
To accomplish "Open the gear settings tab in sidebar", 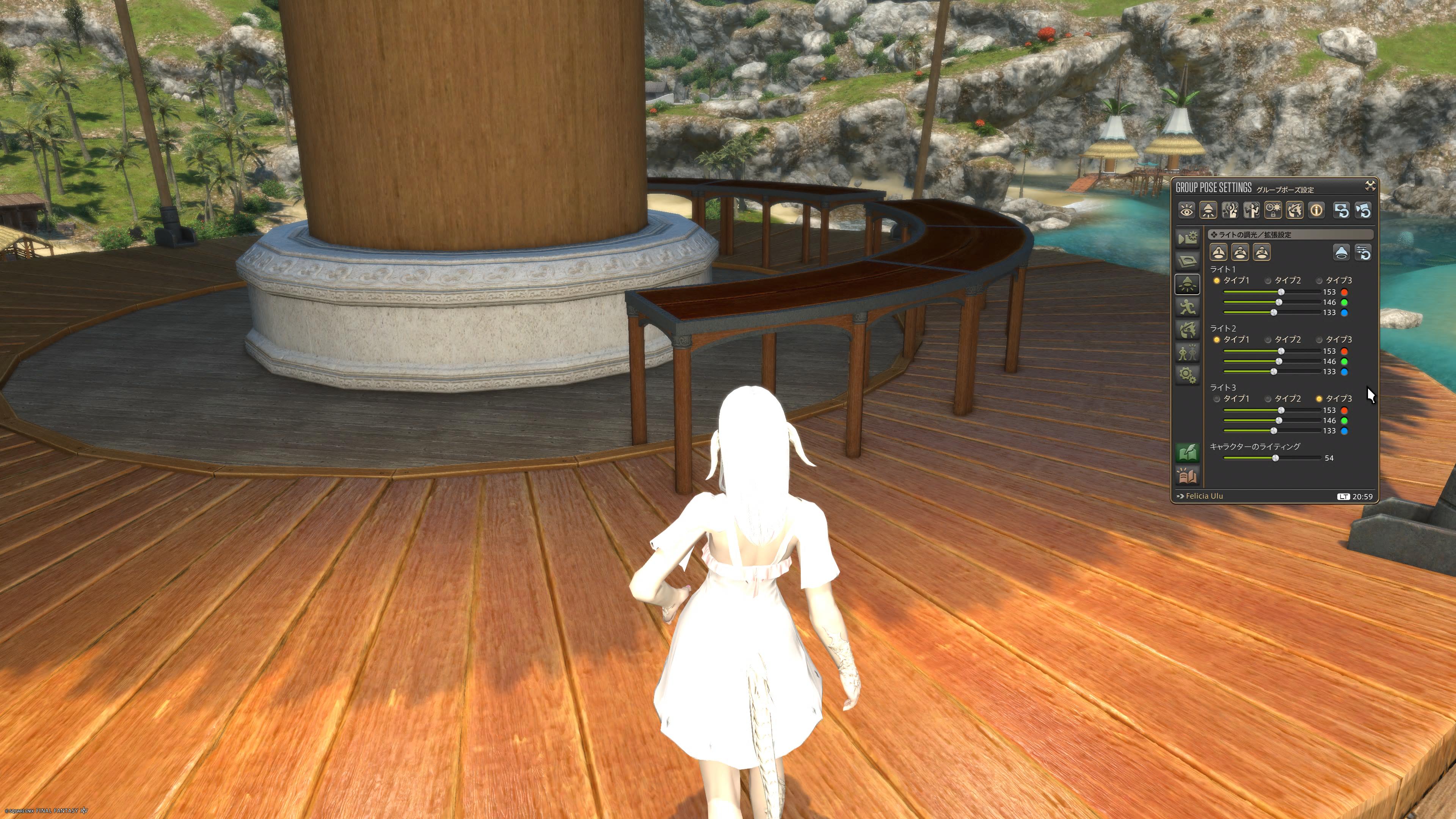I will [x=1187, y=374].
